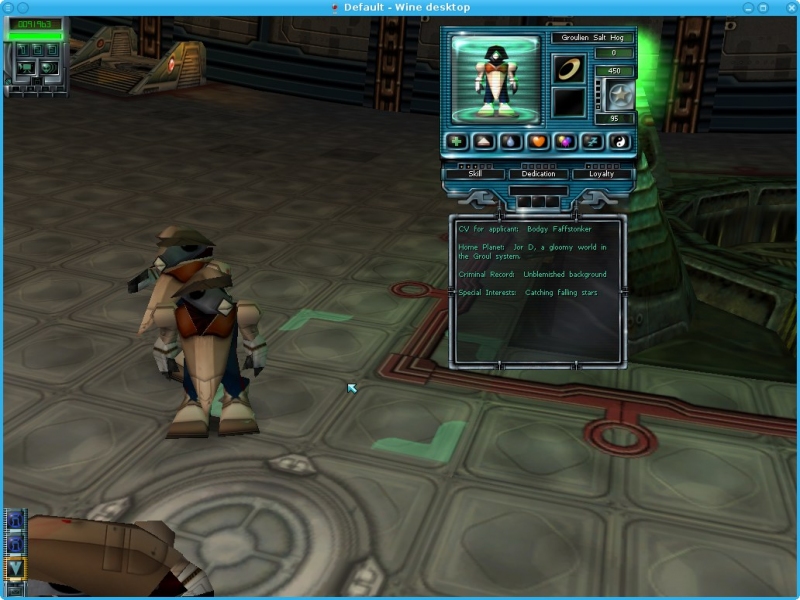Click the Skill rating label
Image resolution: width=800 pixels, height=600 pixels.
pos(474,174)
